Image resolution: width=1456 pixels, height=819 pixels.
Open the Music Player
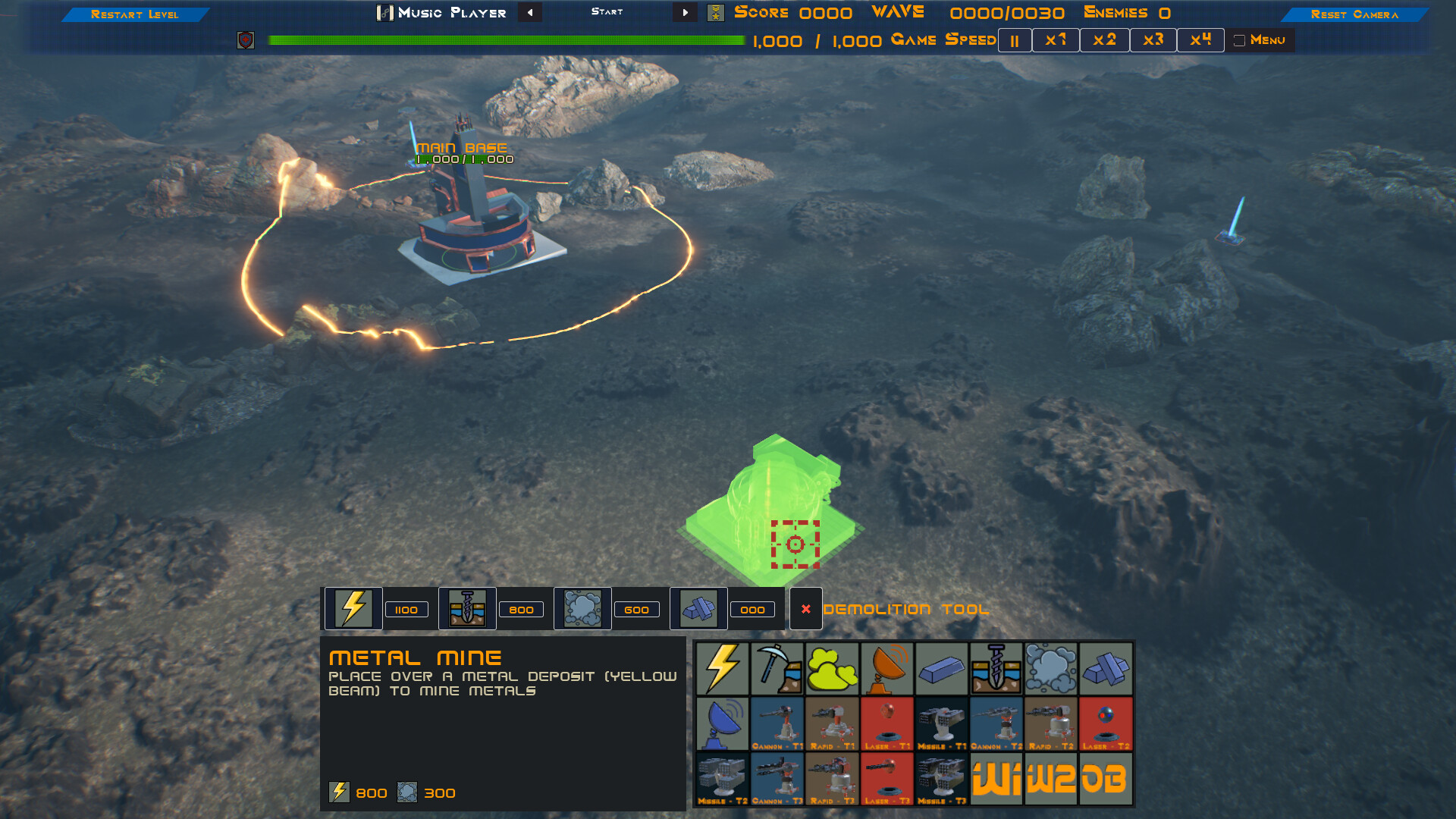[x=442, y=12]
